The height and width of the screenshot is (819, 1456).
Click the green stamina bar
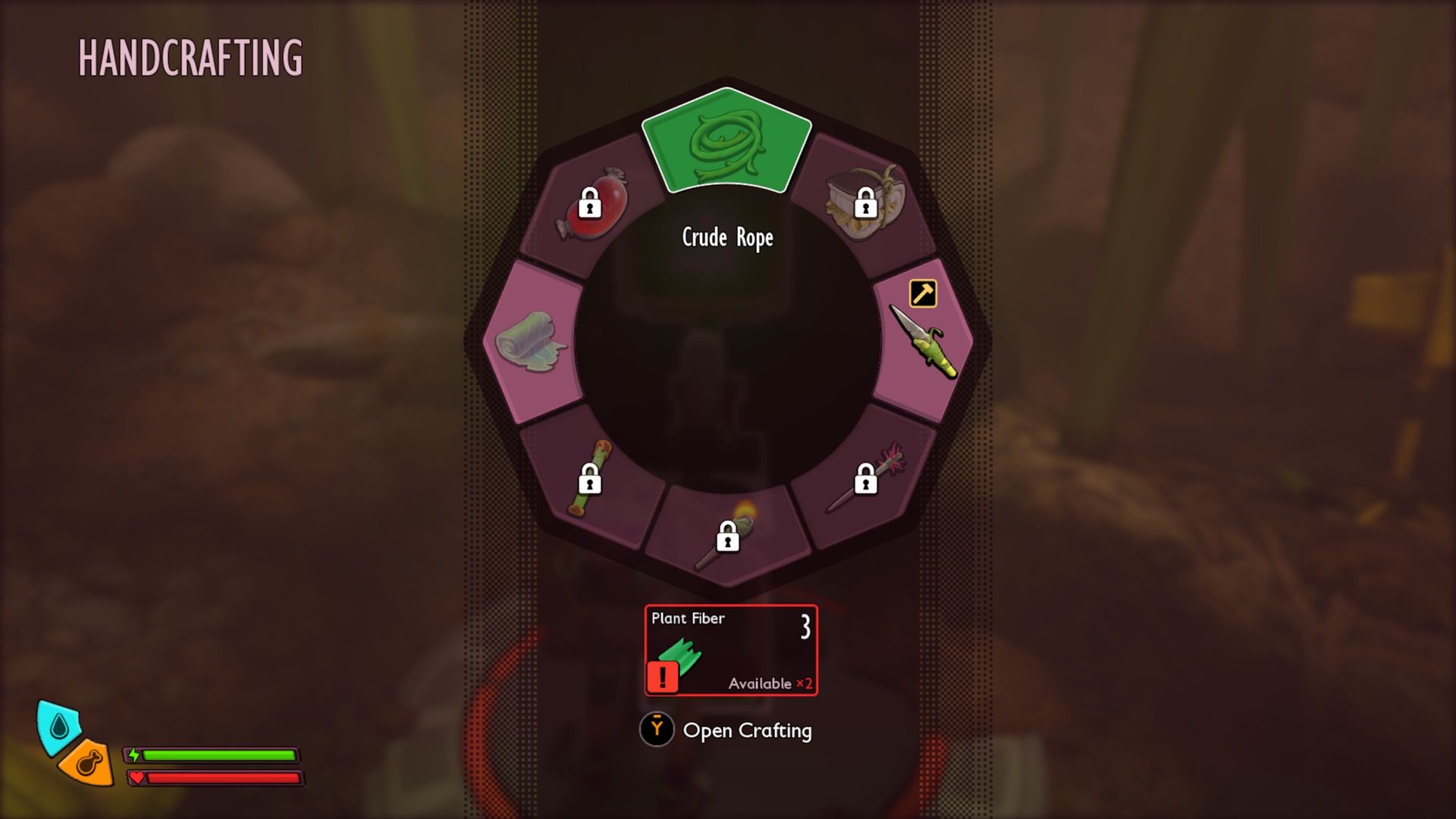(220, 755)
